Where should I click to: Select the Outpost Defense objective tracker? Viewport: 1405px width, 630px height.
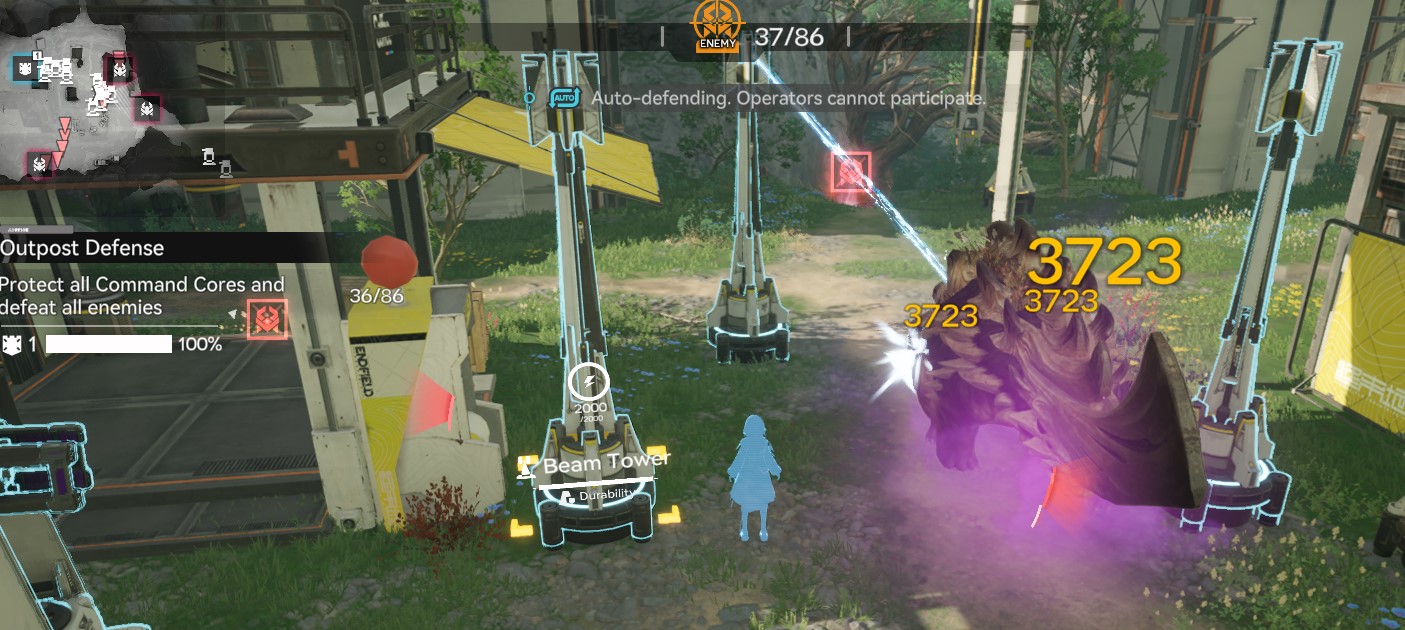tap(82, 247)
